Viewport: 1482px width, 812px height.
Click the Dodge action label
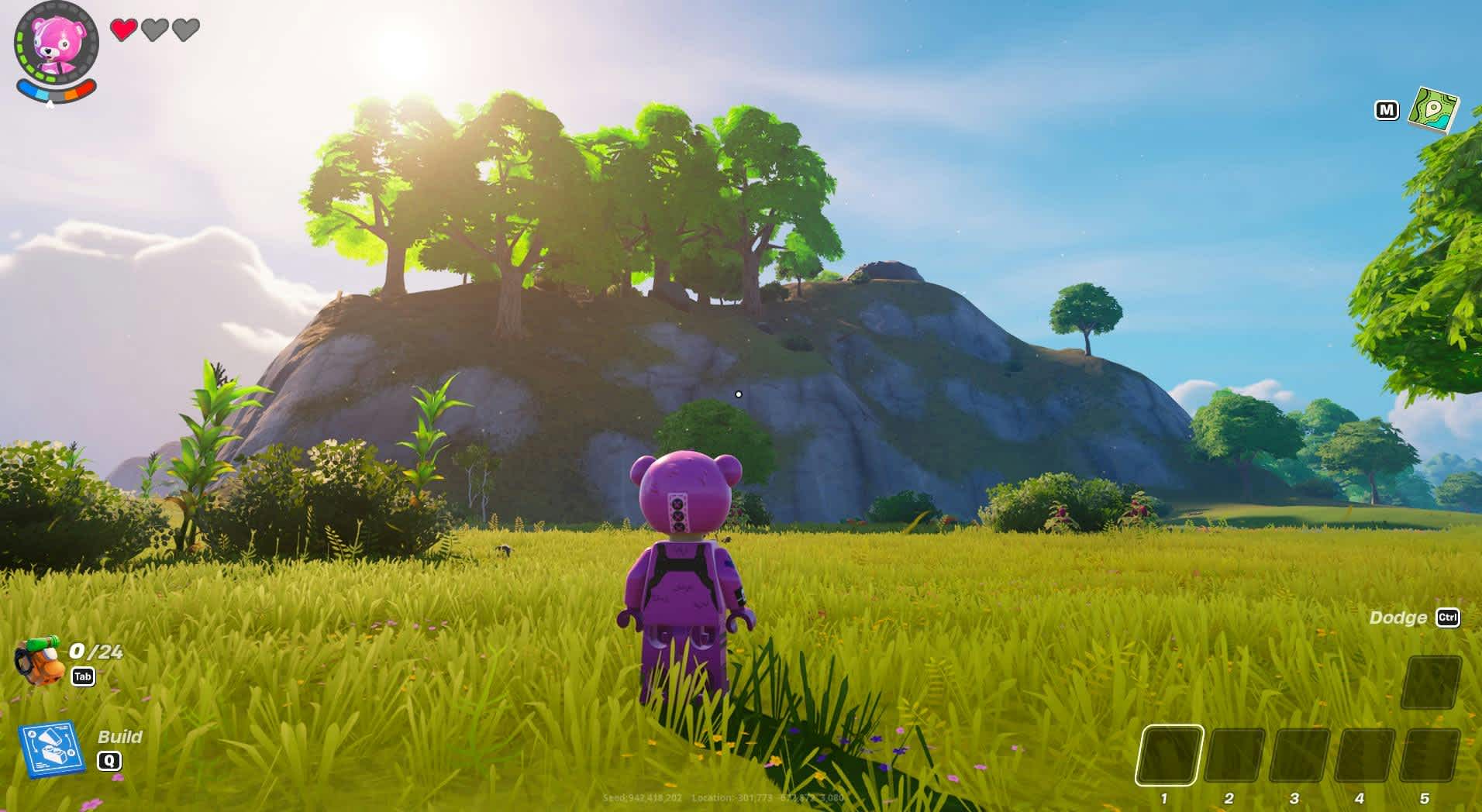1399,618
